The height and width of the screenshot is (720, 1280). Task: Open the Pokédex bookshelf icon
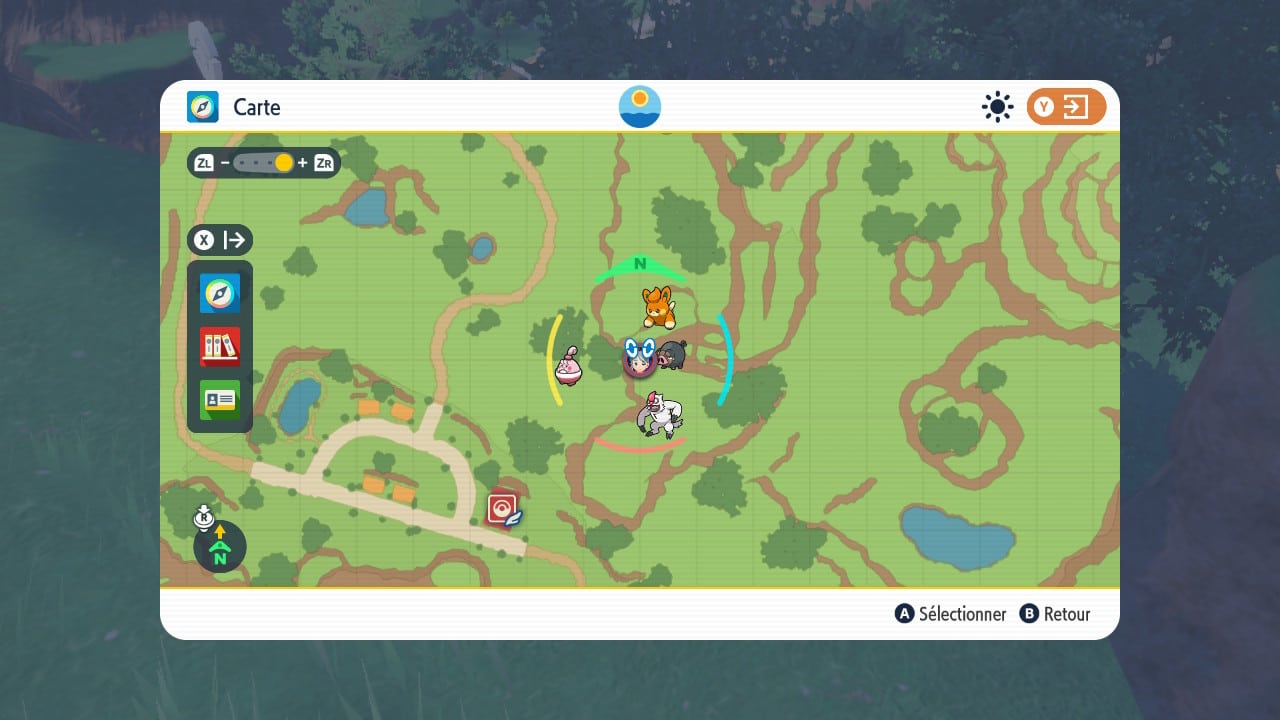(220, 346)
